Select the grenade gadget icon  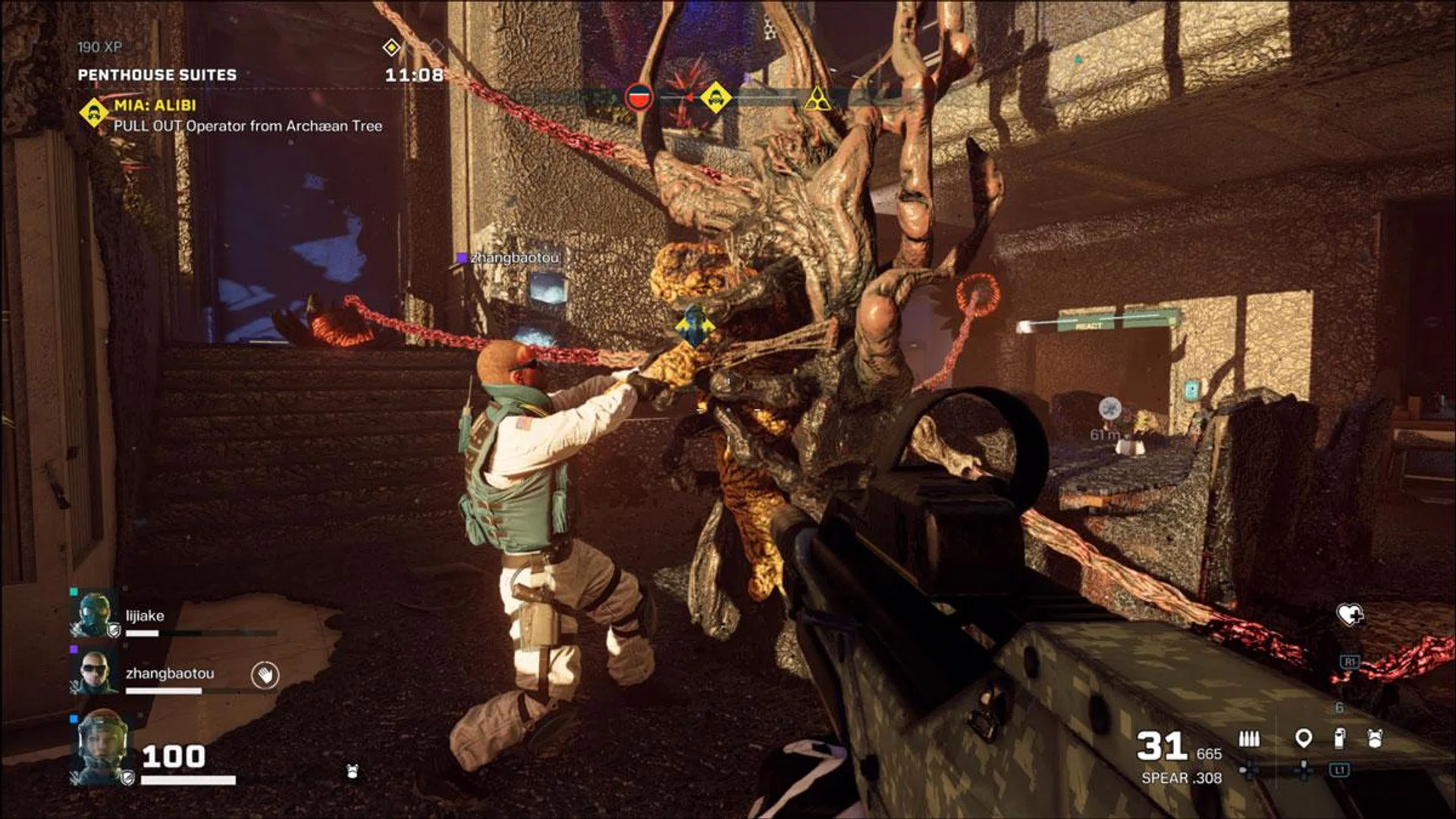click(x=1339, y=737)
